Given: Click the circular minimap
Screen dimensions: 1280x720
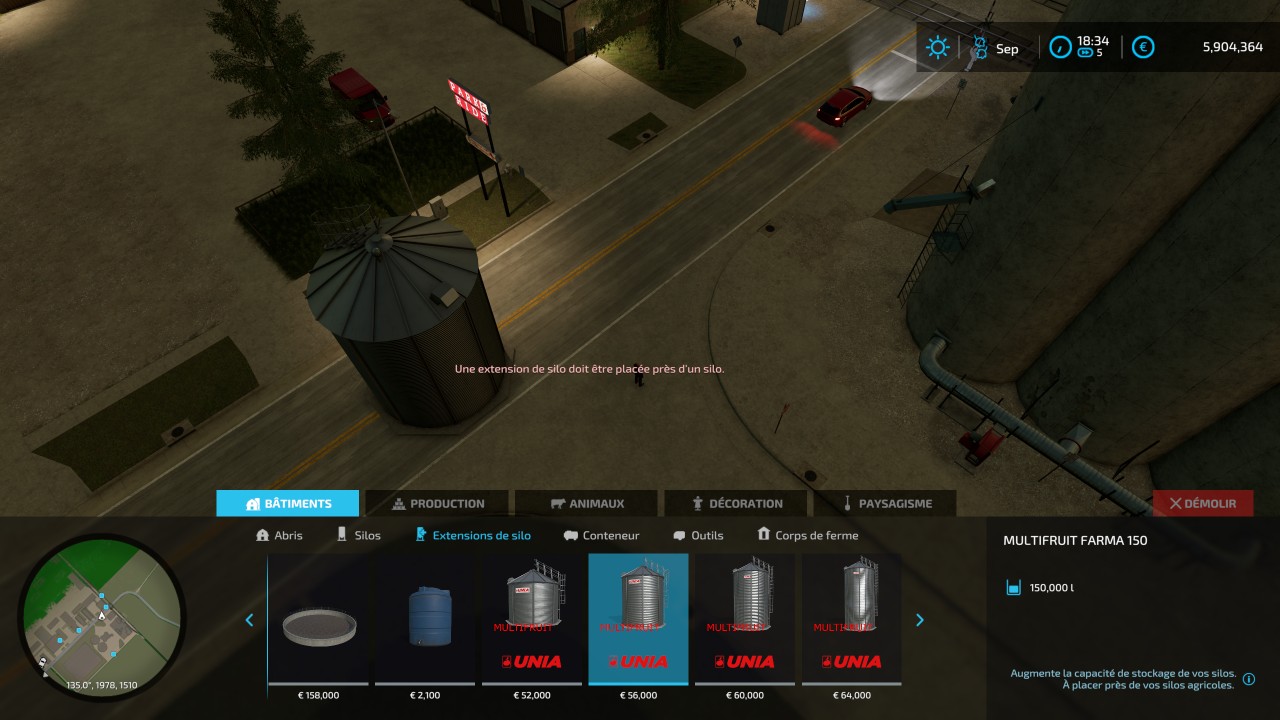Looking at the screenshot, I should [102, 614].
